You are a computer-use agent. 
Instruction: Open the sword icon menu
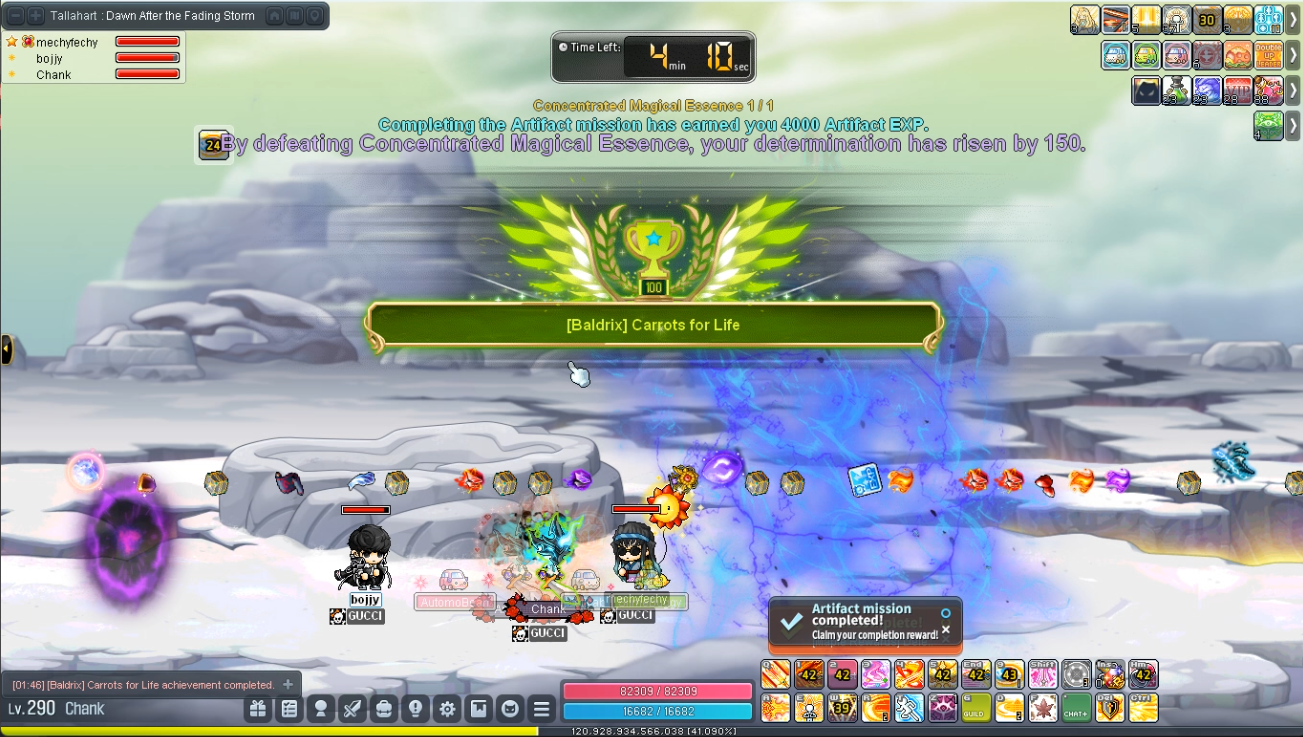(352, 709)
